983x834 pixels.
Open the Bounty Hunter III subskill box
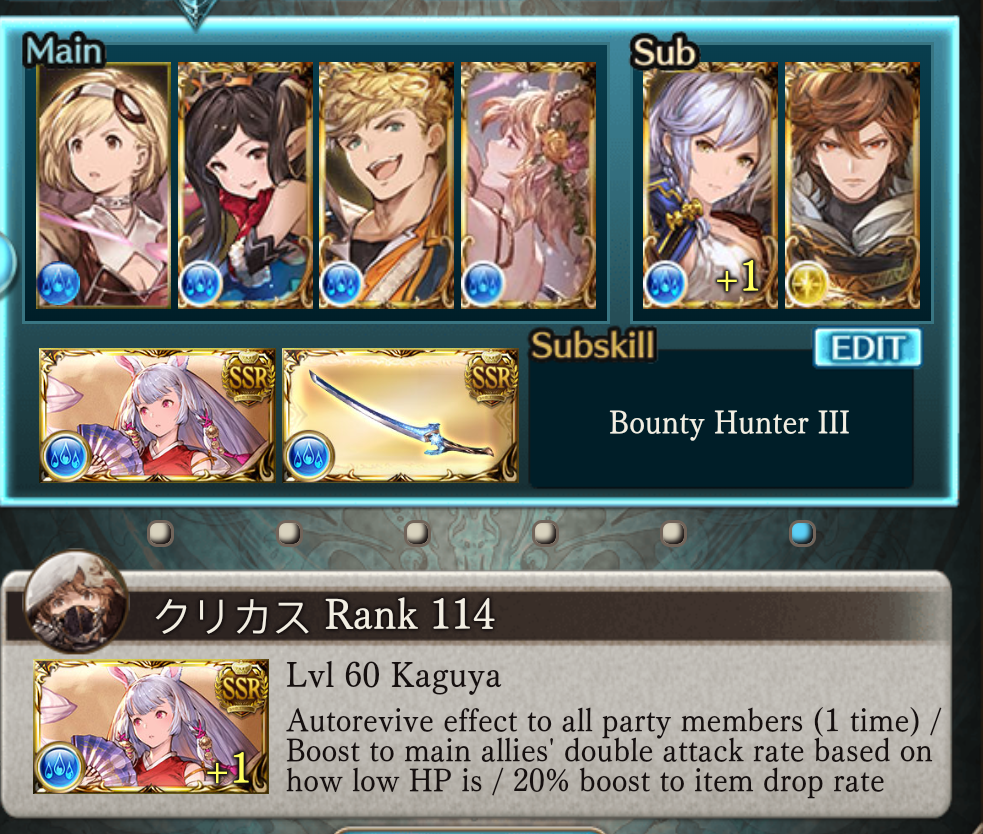[729, 423]
